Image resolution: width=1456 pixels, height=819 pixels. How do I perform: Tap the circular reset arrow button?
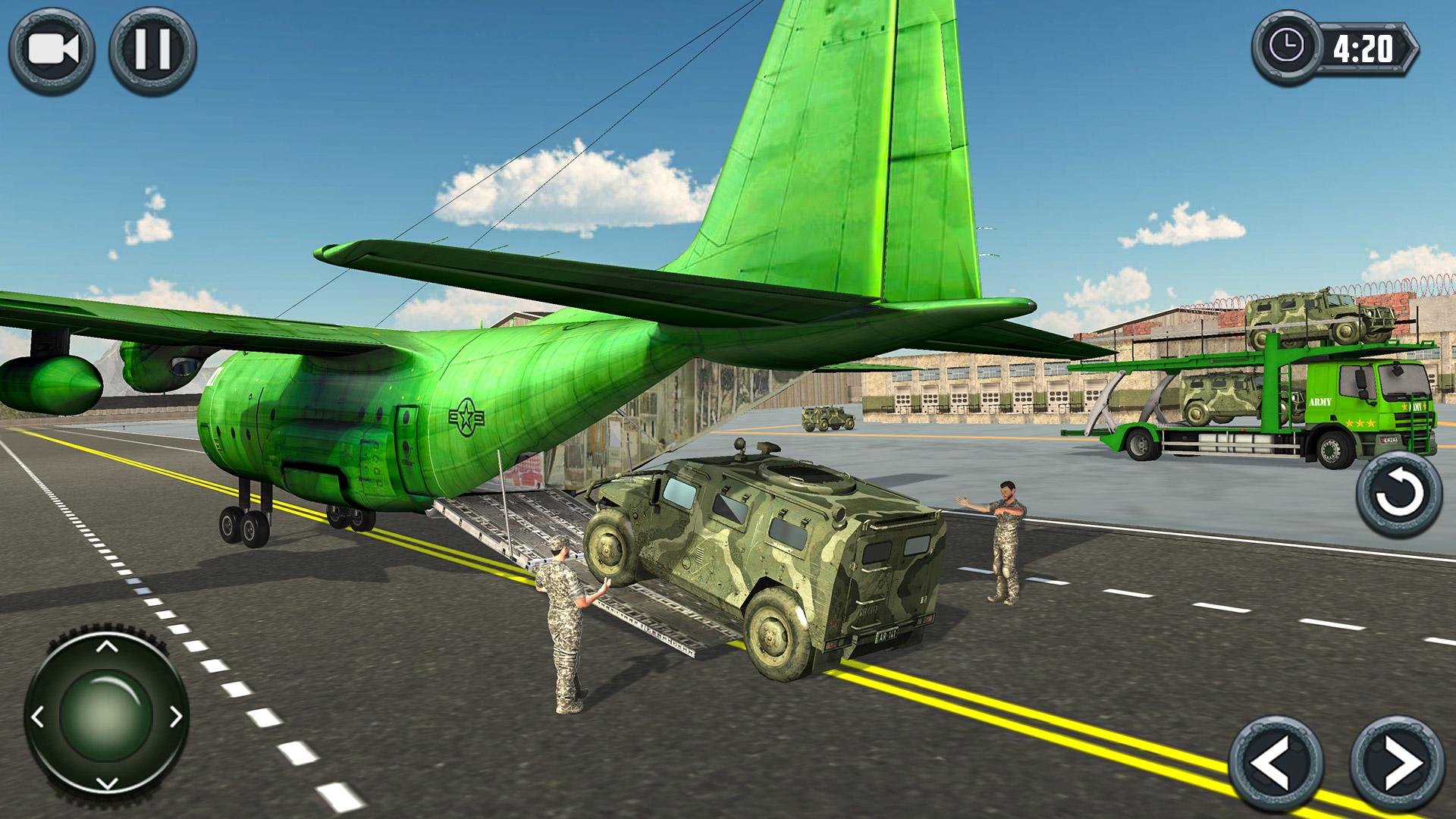[1398, 494]
